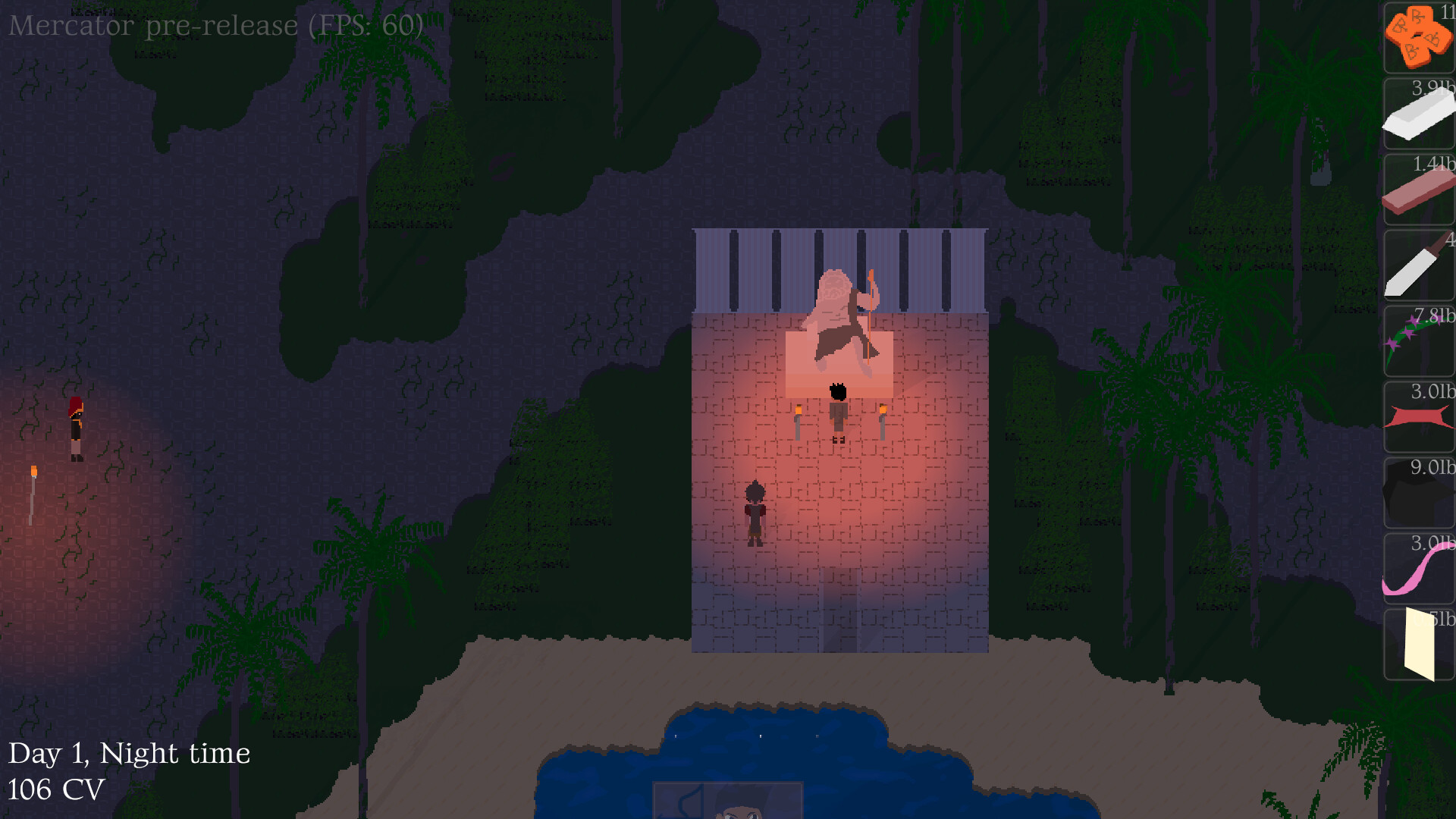Select the black rock weighing 9.0lb
The height and width of the screenshot is (819, 1456).
pos(1419,493)
